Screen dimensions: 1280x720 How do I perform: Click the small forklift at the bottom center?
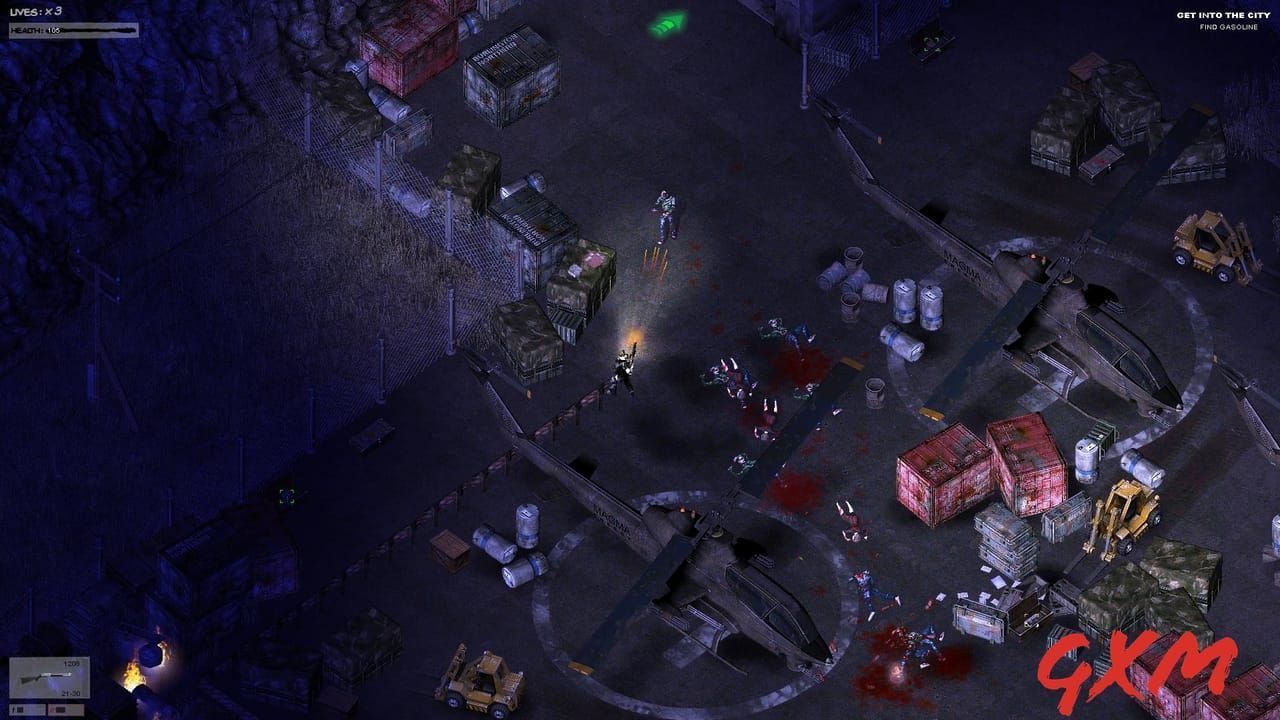tap(478, 683)
